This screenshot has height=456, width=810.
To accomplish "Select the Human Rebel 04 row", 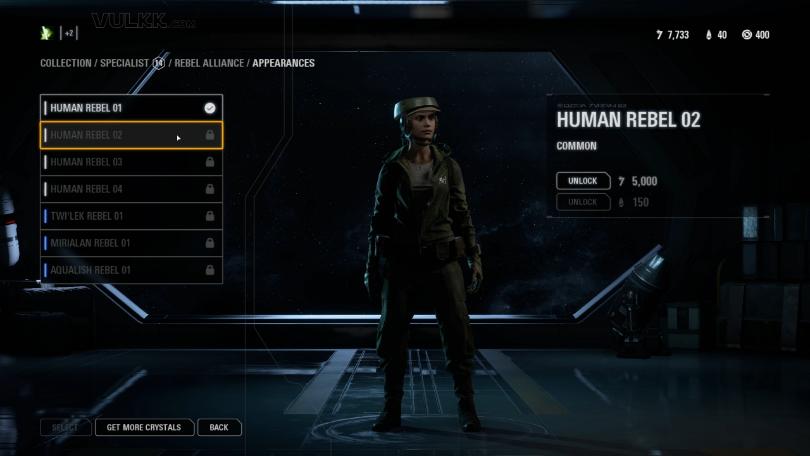I will coord(130,189).
